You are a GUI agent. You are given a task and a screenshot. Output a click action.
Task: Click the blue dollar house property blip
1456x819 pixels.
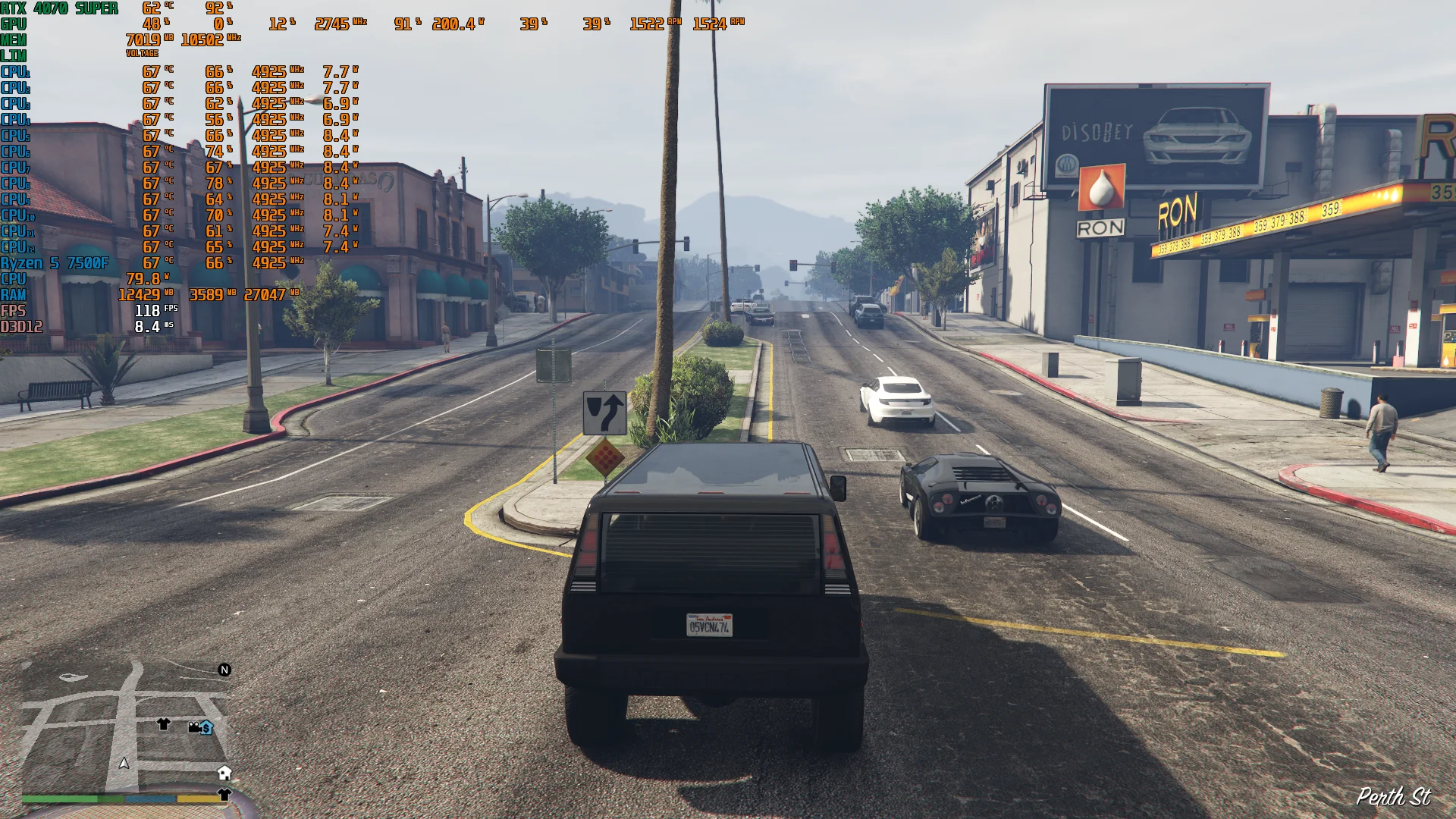[206, 728]
